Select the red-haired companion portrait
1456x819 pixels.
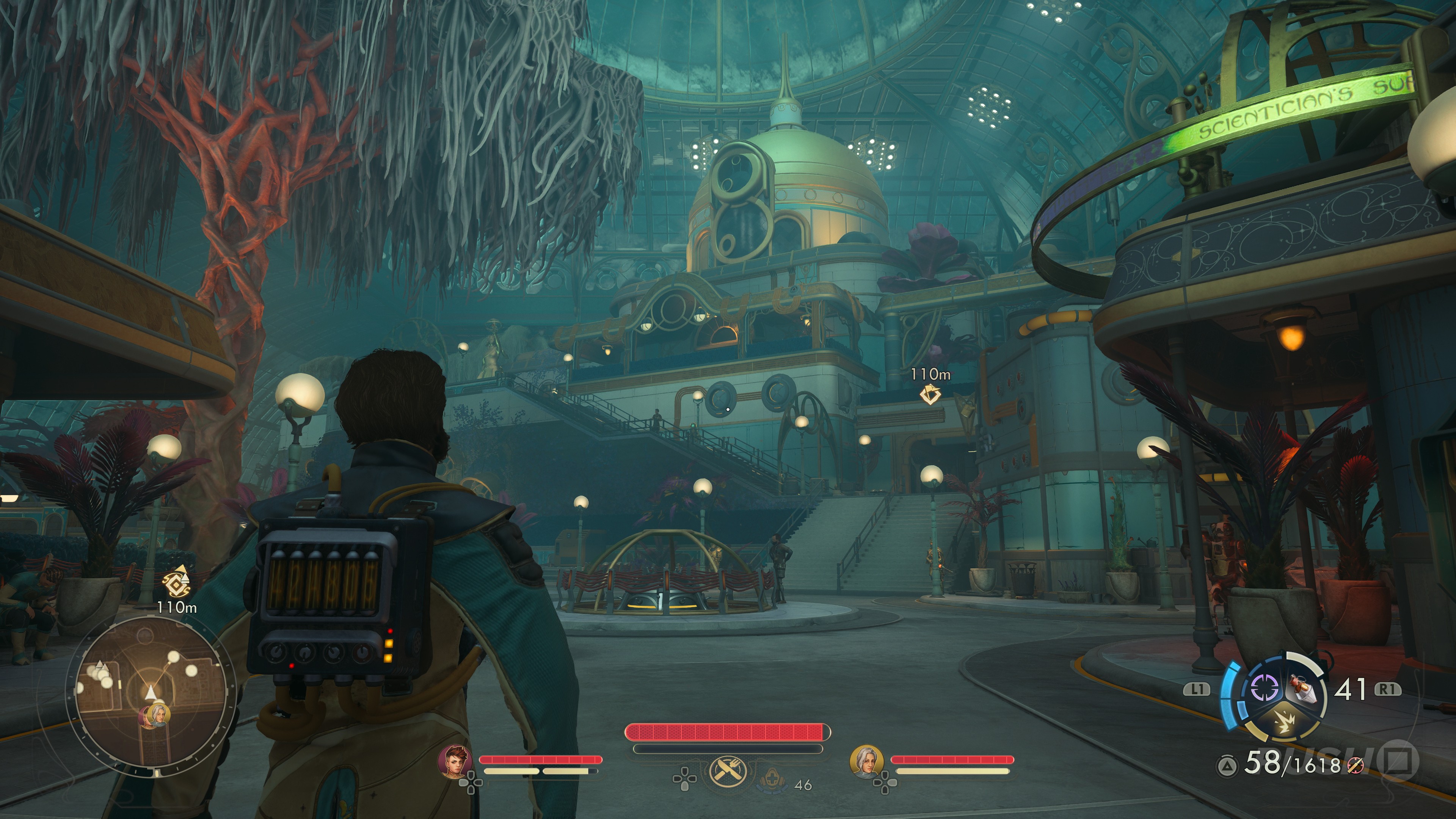[x=455, y=761]
